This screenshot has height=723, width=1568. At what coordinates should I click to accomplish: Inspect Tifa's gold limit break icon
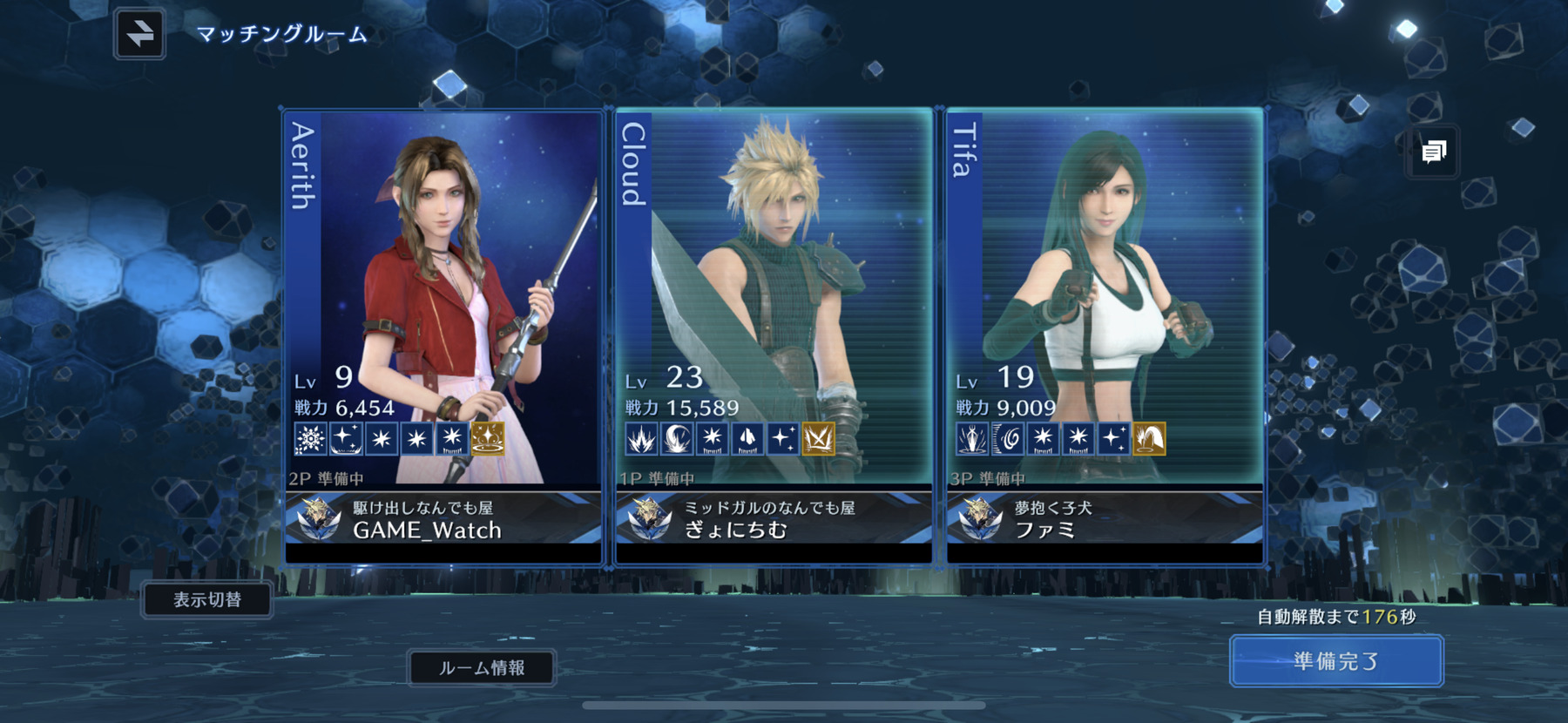coord(1149,438)
